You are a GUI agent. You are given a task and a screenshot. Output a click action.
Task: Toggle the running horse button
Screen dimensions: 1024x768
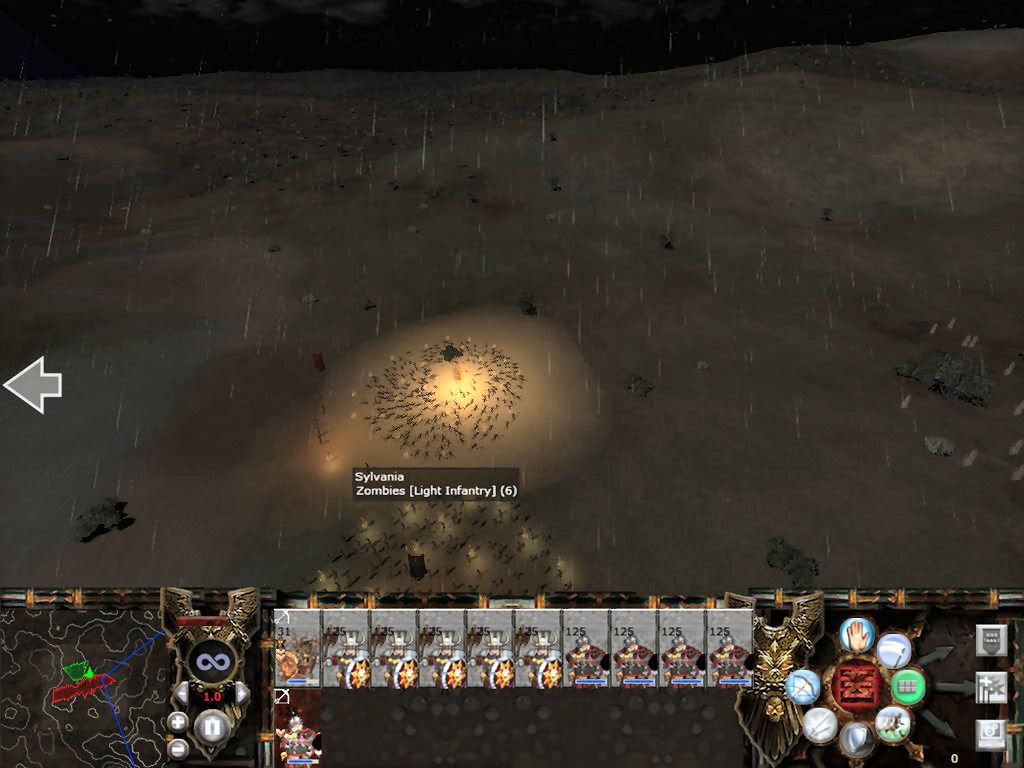891,721
